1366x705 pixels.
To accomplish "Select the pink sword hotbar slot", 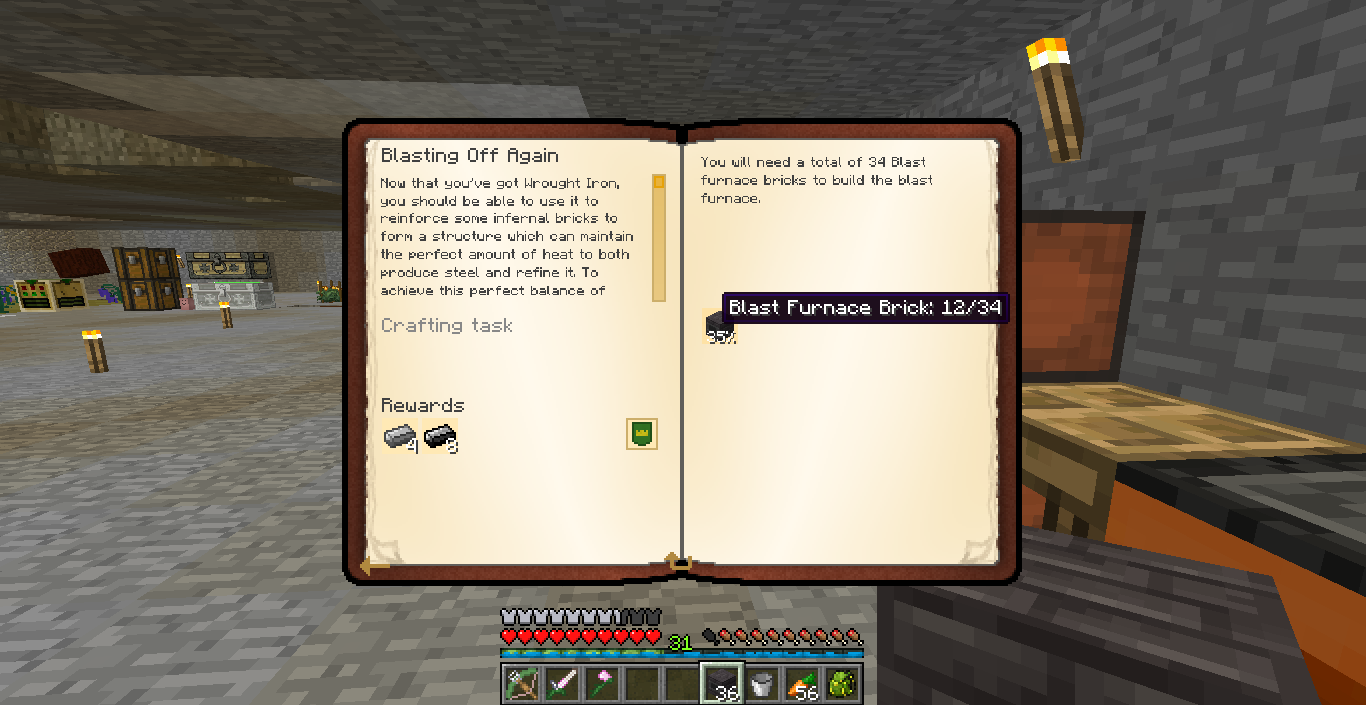I will click(x=562, y=684).
